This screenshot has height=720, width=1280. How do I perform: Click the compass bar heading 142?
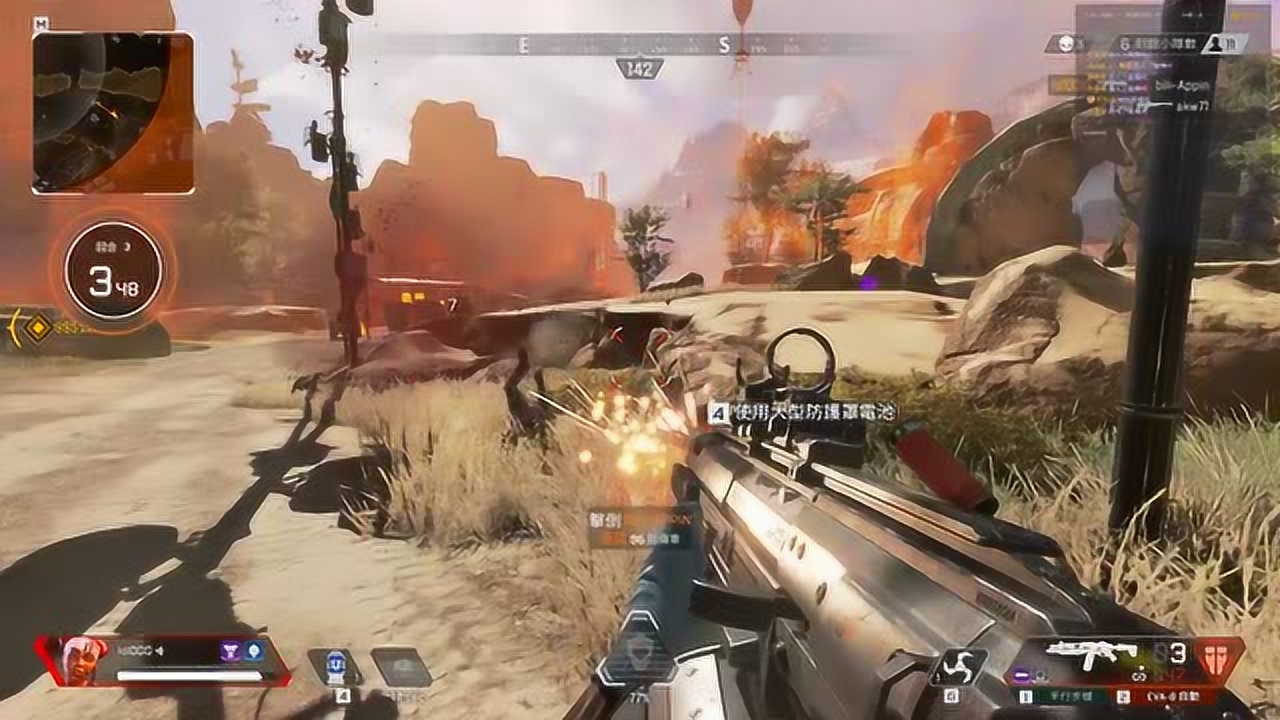640,68
